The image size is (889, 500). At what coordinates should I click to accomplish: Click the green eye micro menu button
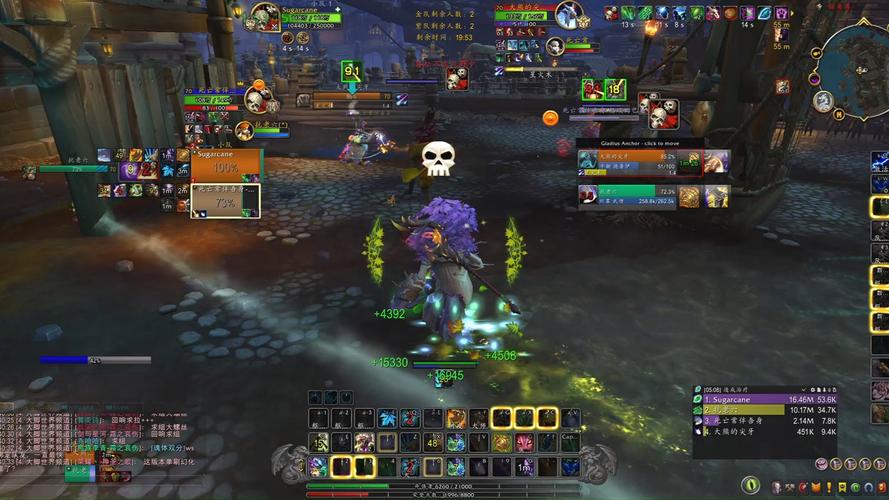point(750,486)
